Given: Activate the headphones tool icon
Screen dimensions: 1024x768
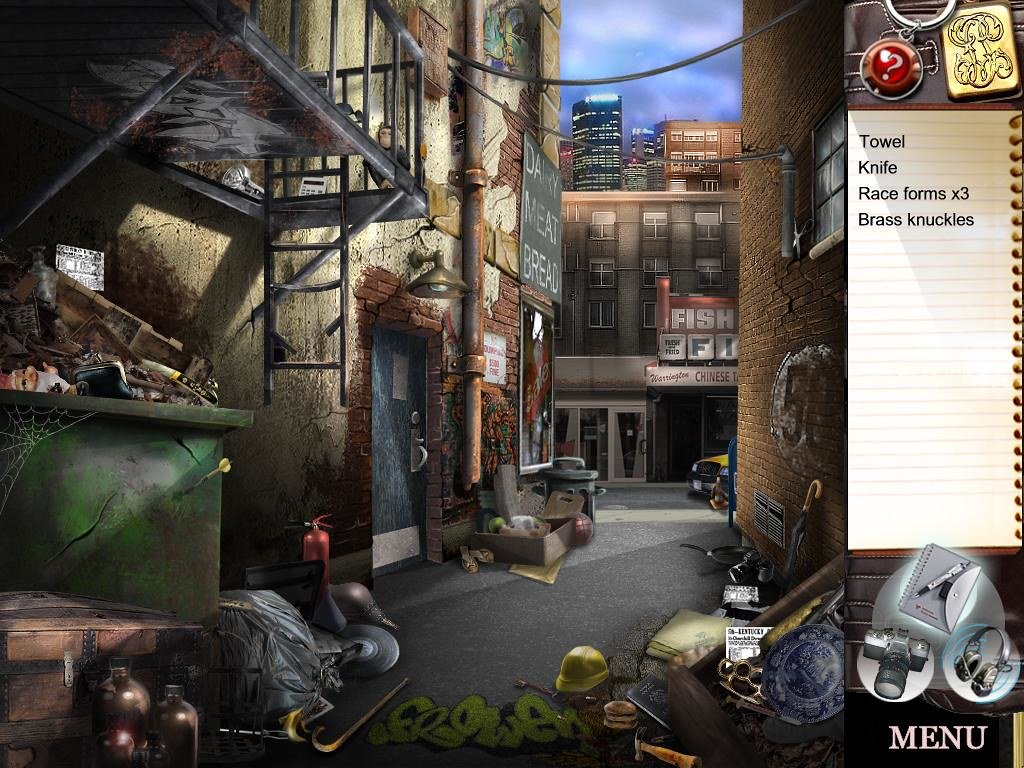Looking at the screenshot, I should [x=978, y=659].
